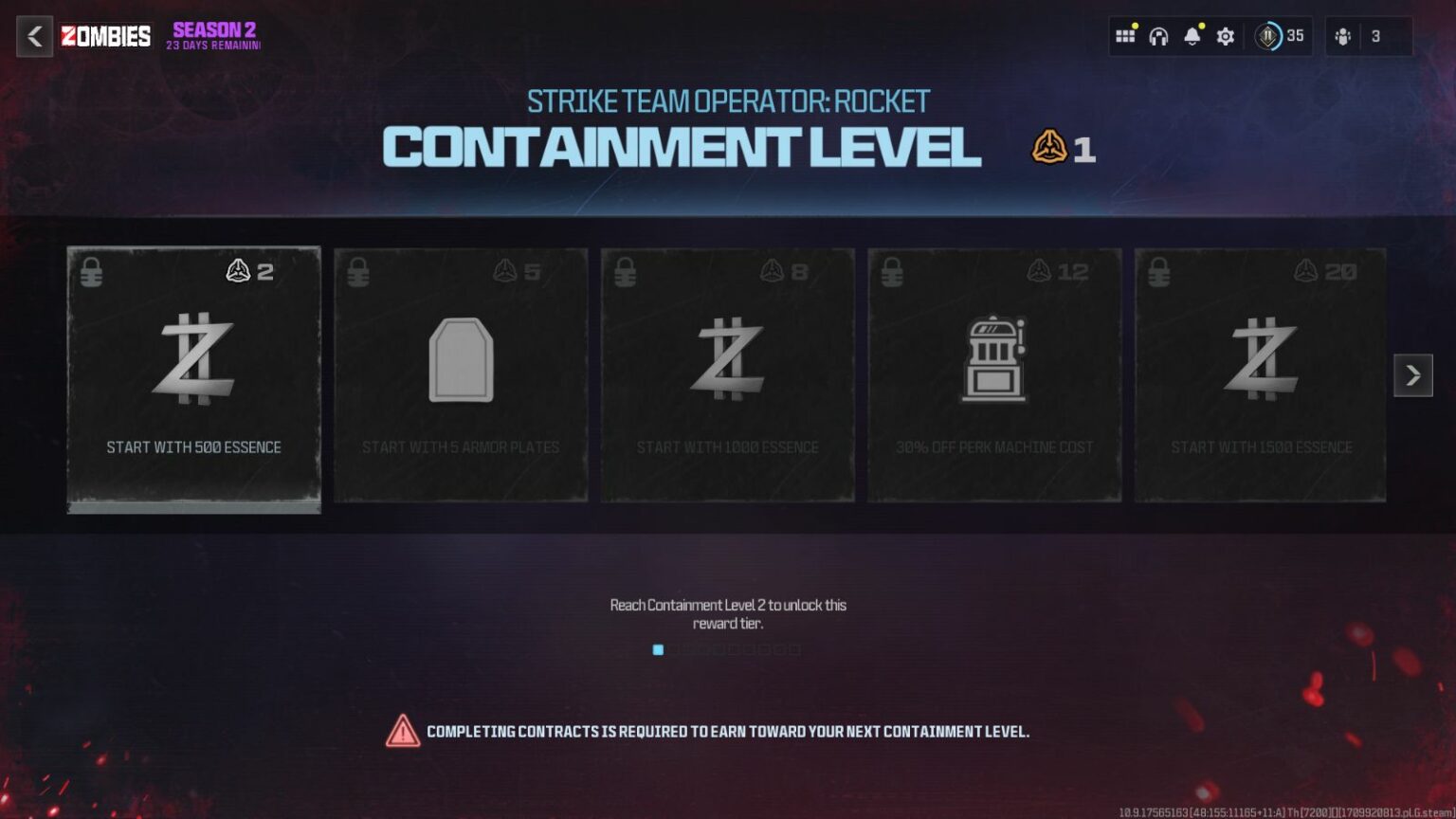
Task: Click the armor plate reward icon
Action: click(461, 359)
